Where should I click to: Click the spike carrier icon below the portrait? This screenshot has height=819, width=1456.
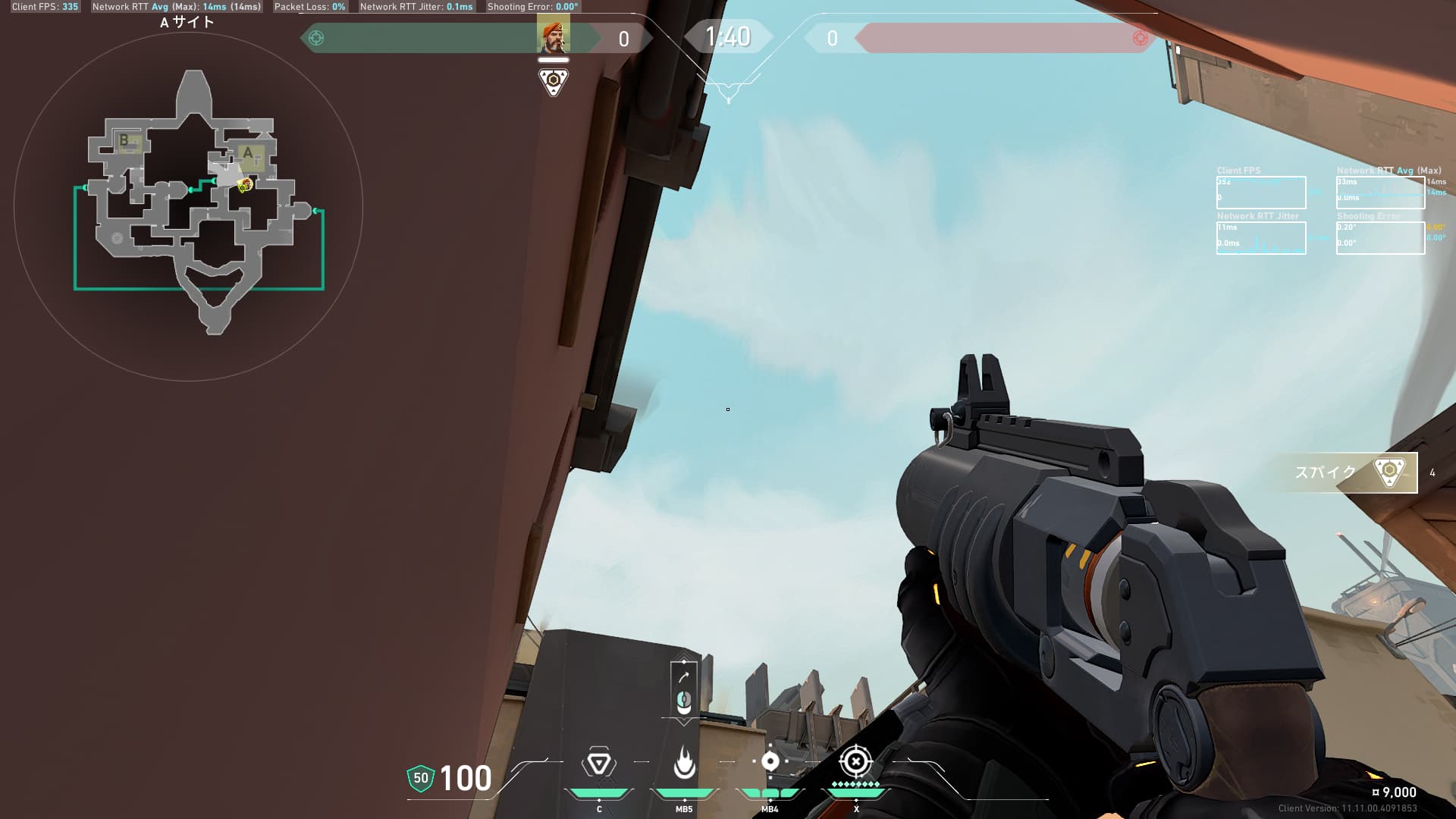[x=553, y=81]
